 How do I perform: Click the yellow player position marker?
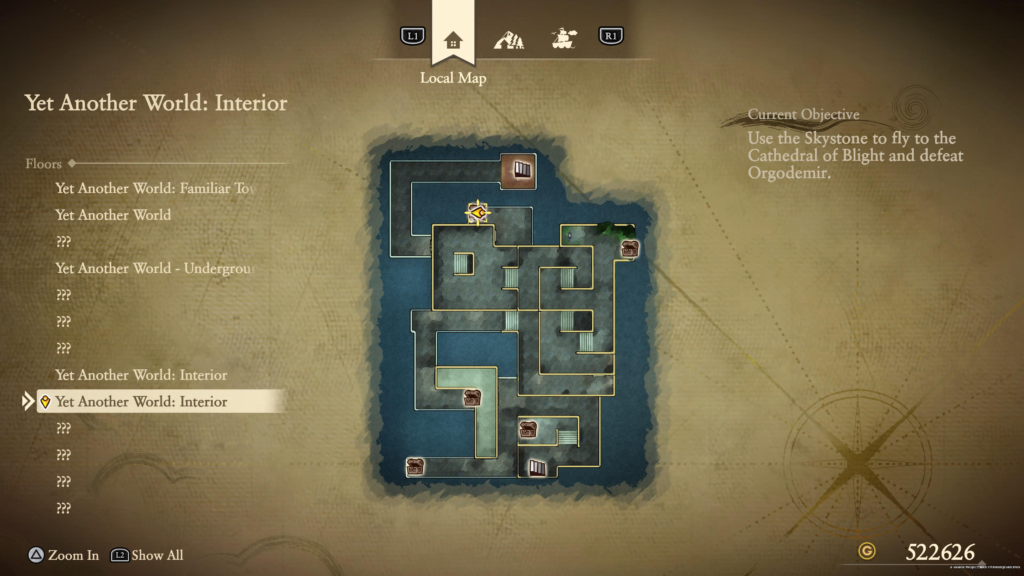coord(480,213)
